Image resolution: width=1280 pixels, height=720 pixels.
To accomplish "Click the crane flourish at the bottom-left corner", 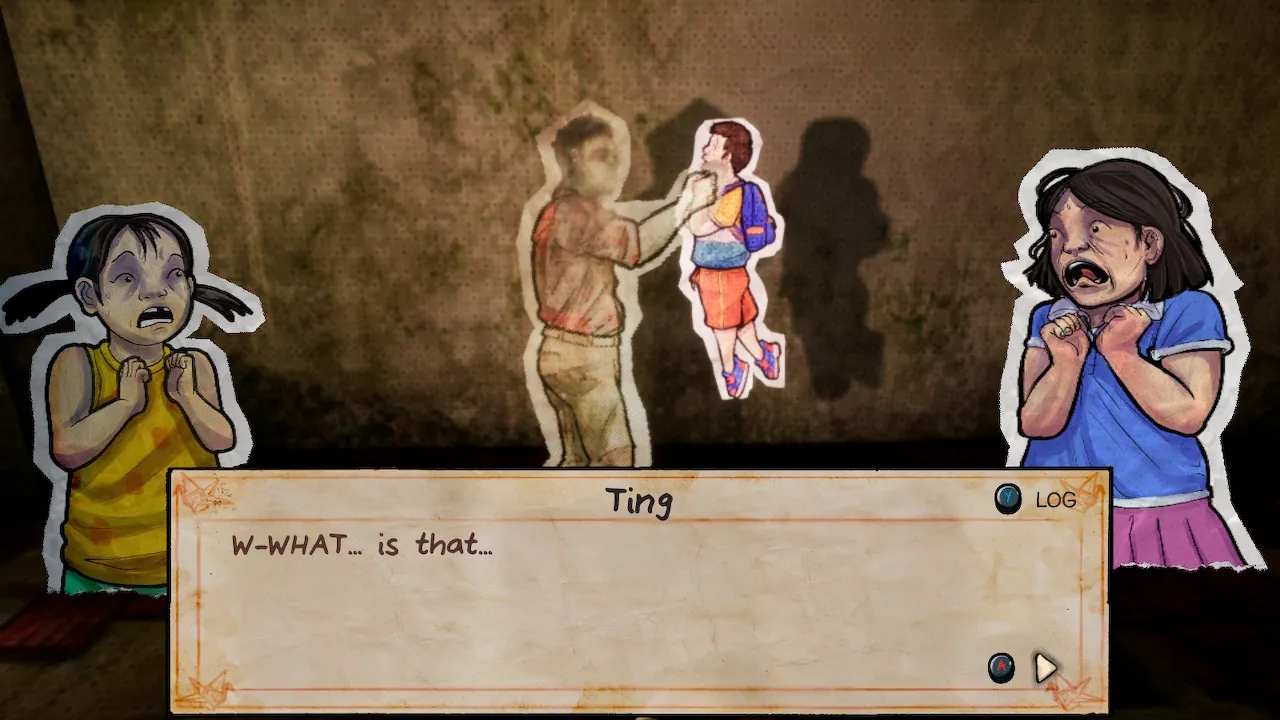I will [207, 688].
